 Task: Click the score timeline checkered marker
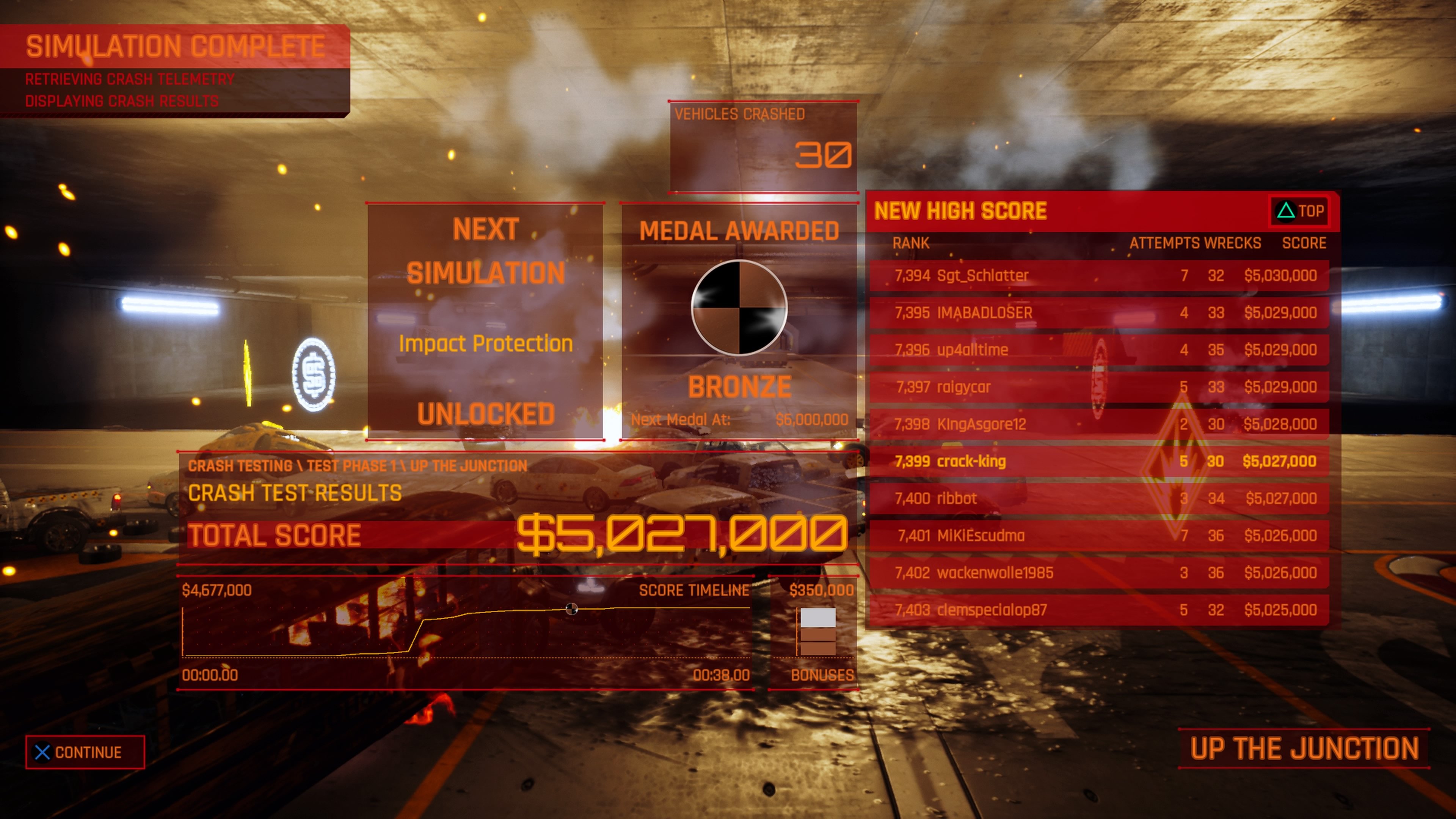571,609
